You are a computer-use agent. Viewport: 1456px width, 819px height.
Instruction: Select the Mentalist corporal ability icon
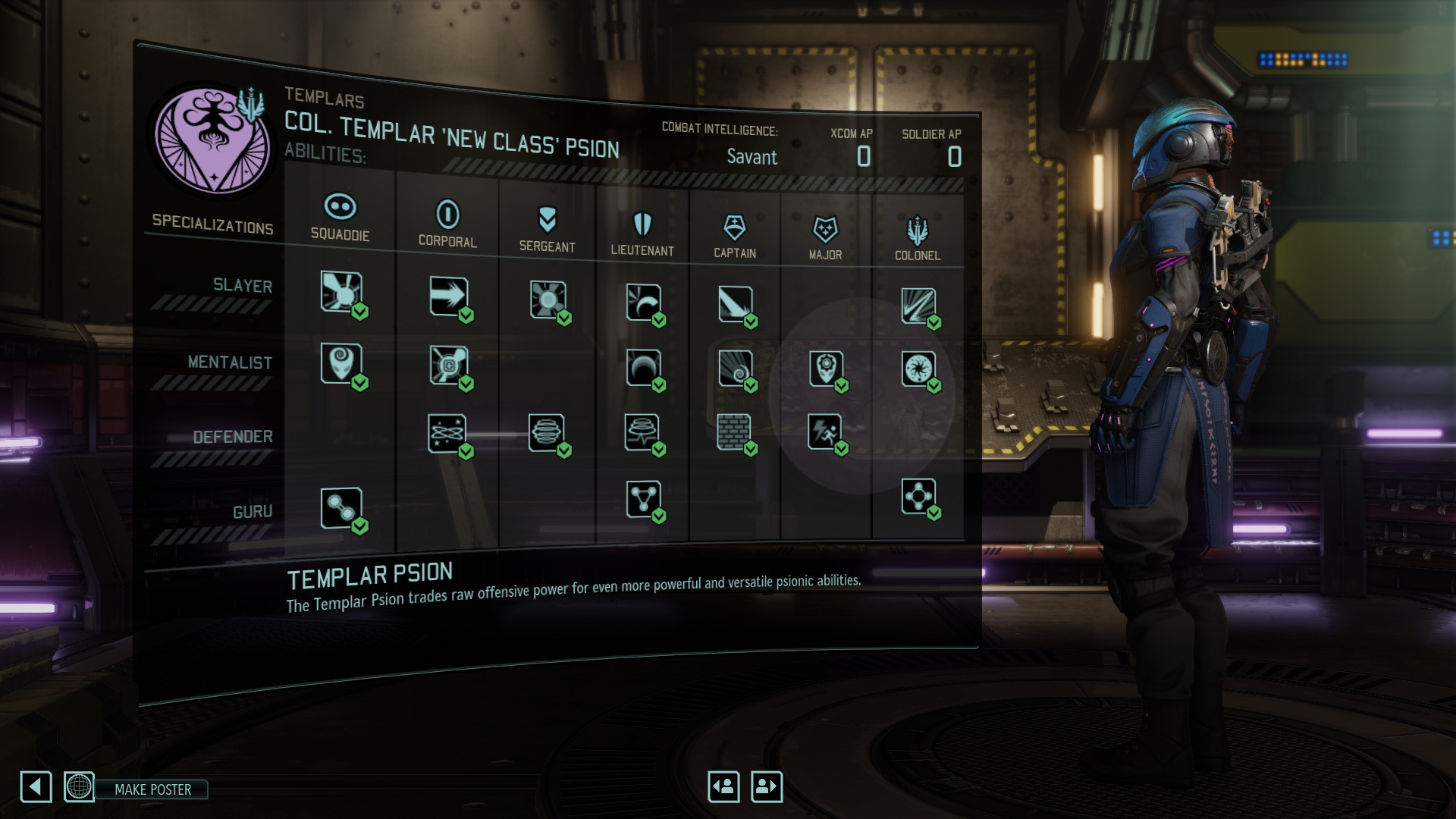click(x=448, y=366)
